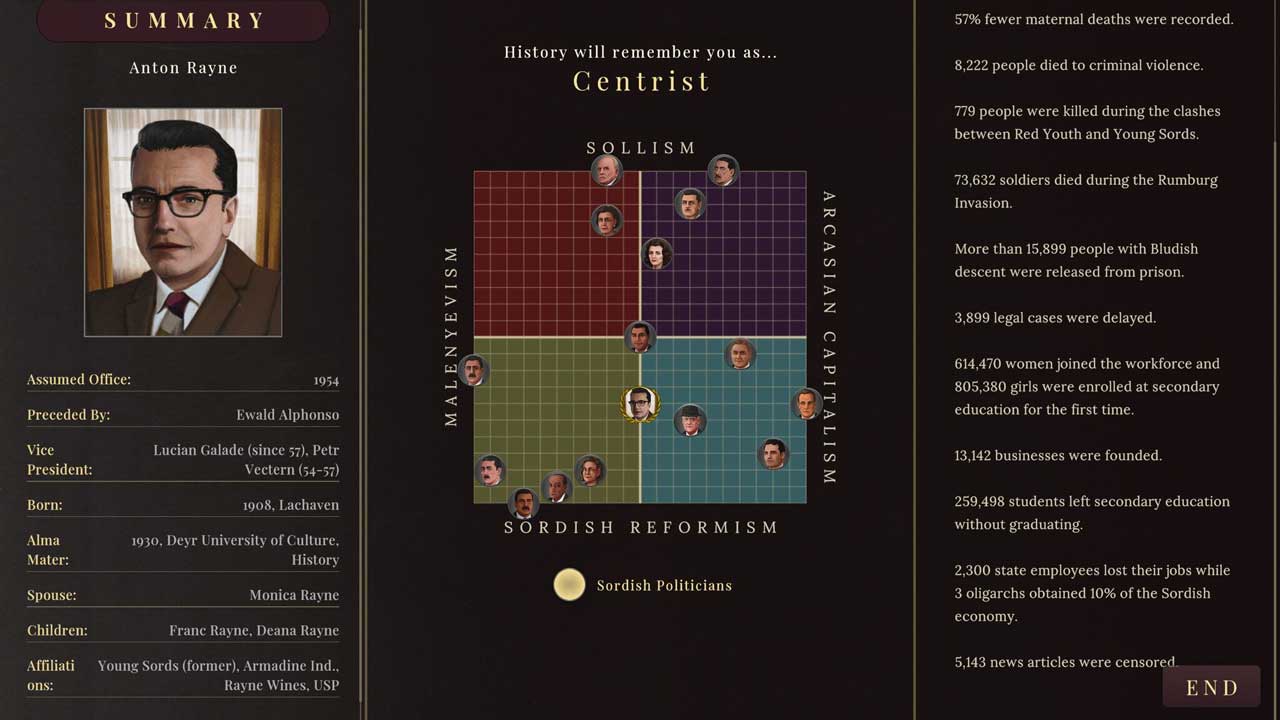1280x720 pixels.
Task: Select the politician wearing a black hat
Action: pyautogui.click(x=690, y=420)
